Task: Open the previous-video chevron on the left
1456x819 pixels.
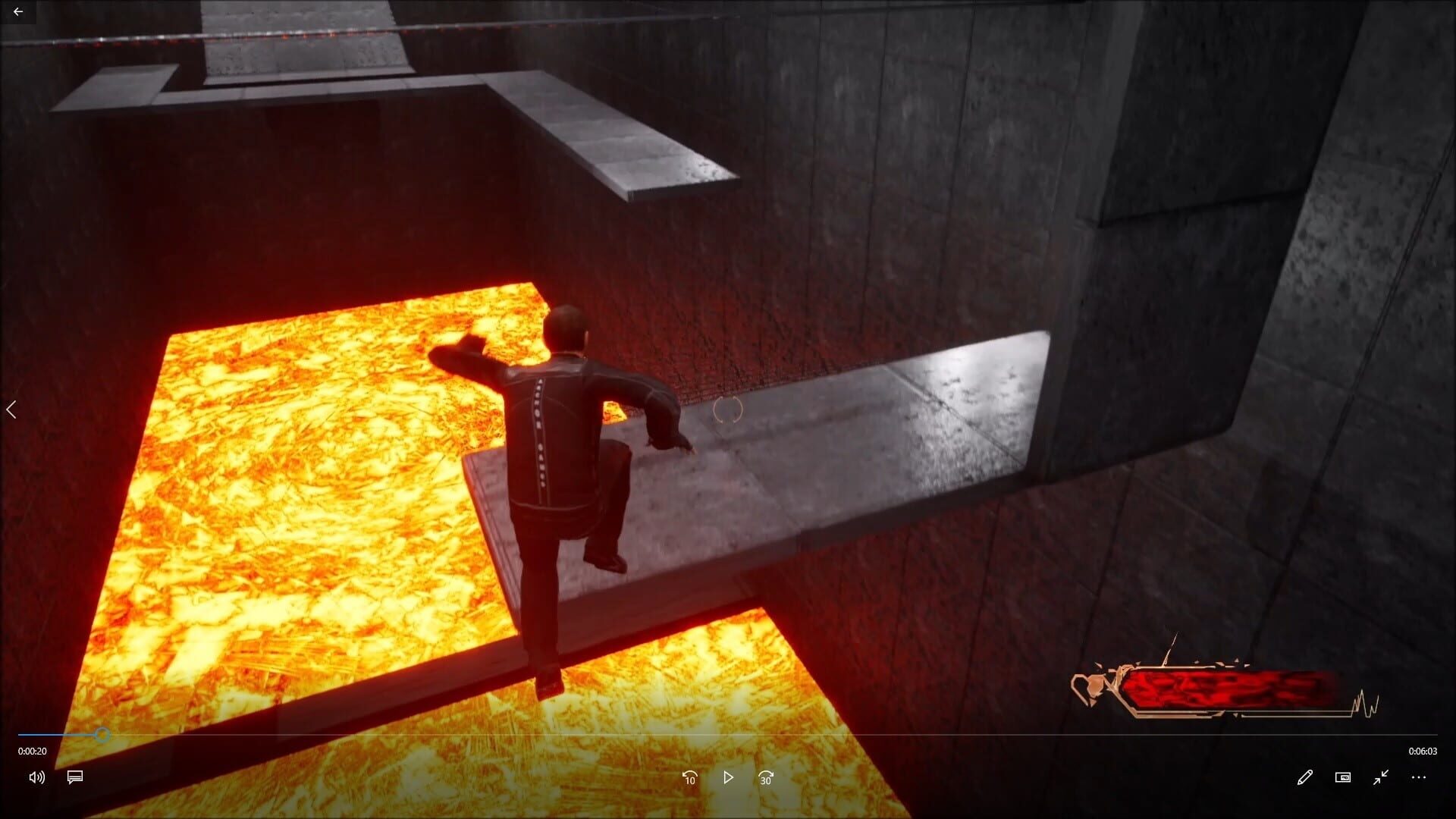Action: click(x=12, y=409)
